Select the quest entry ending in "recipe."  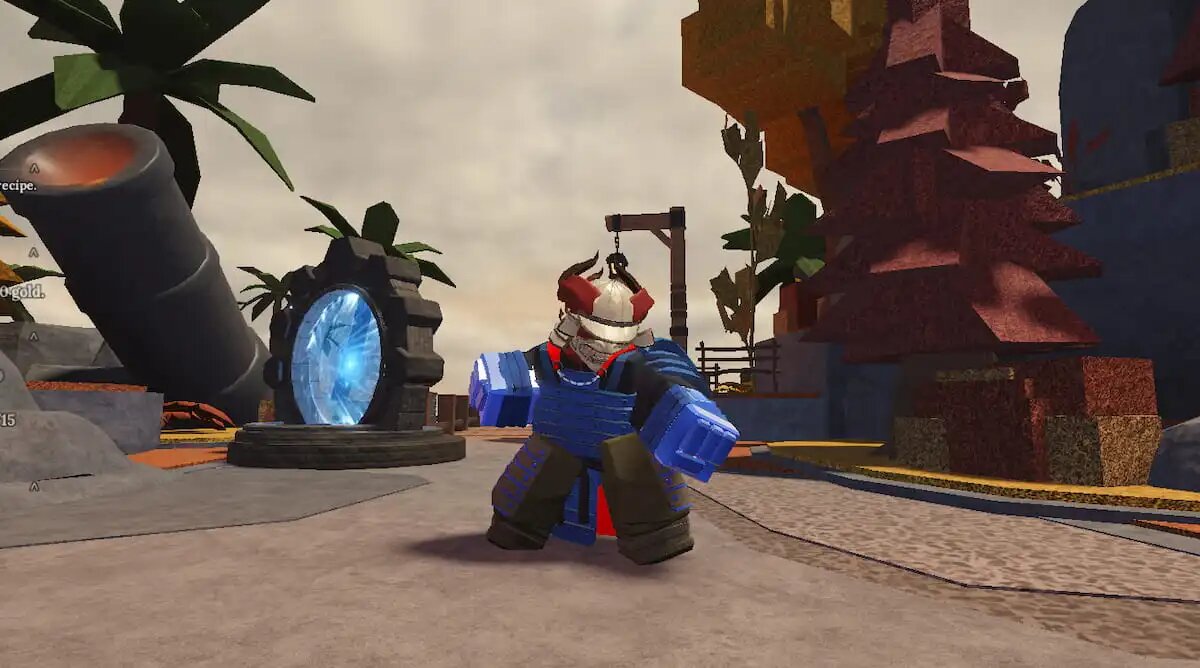19,186
